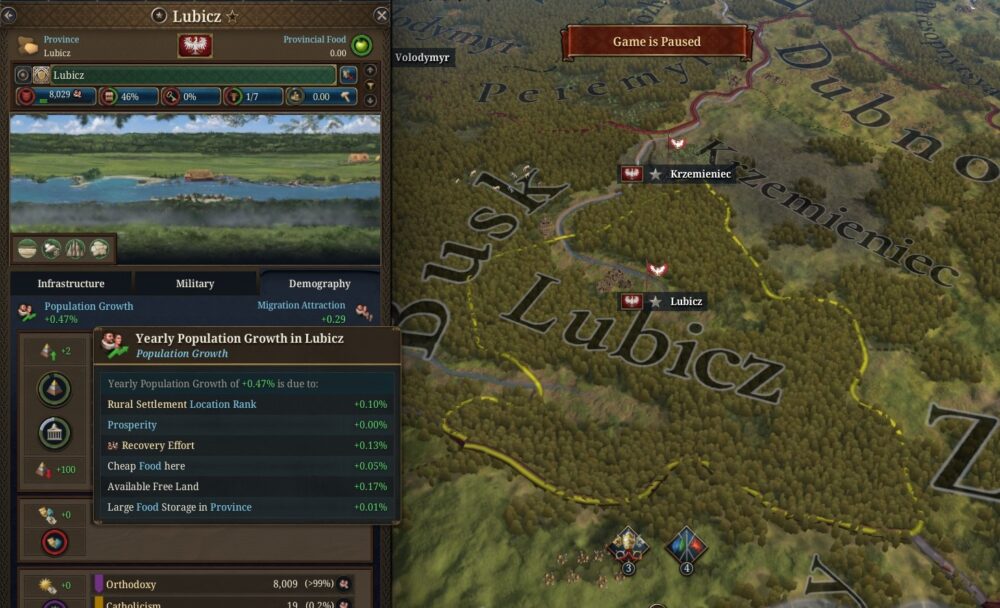
Task: Click the green apple Provincial Food icon
Action: (361, 46)
